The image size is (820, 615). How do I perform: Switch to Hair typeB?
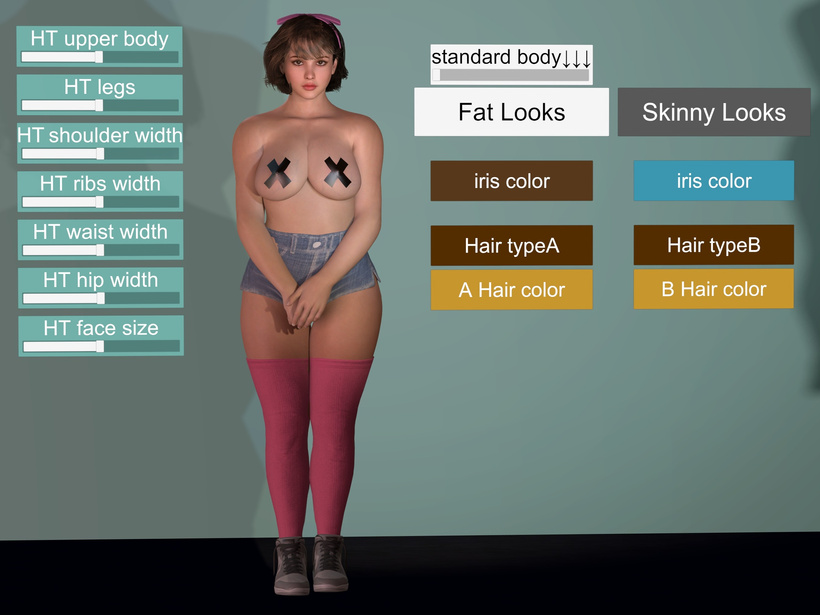pos(714,245)
